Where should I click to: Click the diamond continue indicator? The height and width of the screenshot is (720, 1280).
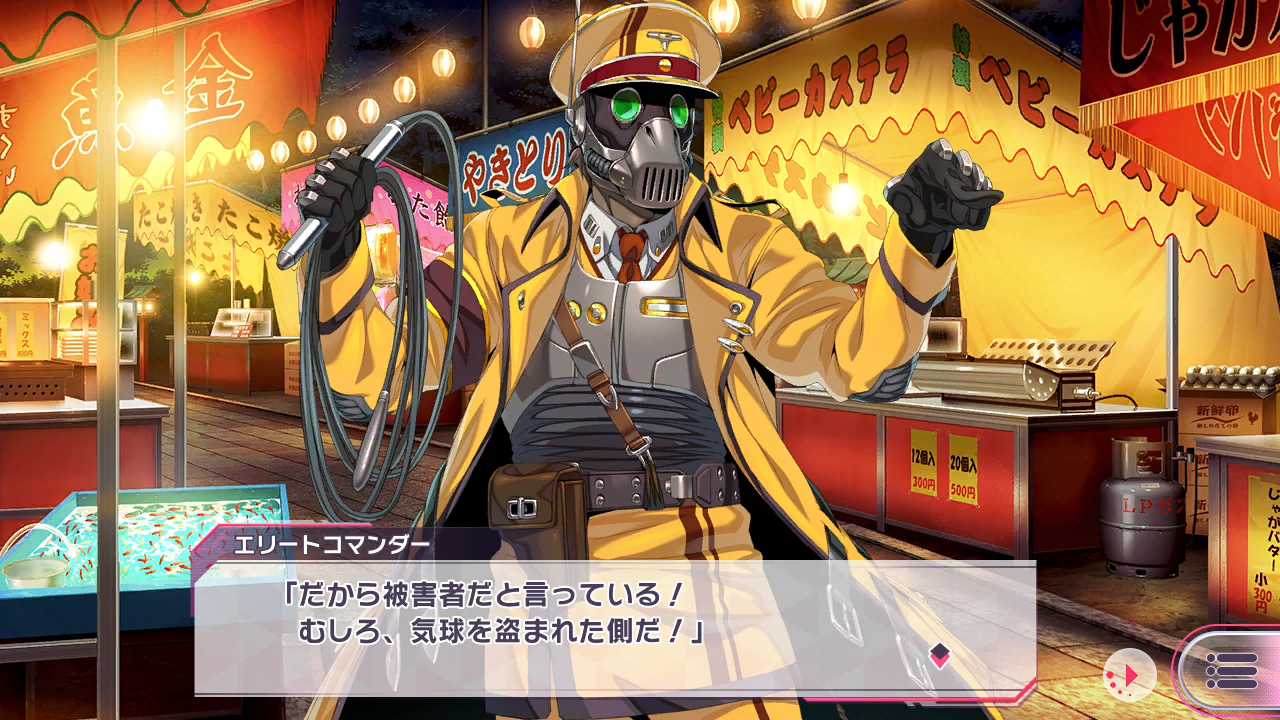[939, 655]
